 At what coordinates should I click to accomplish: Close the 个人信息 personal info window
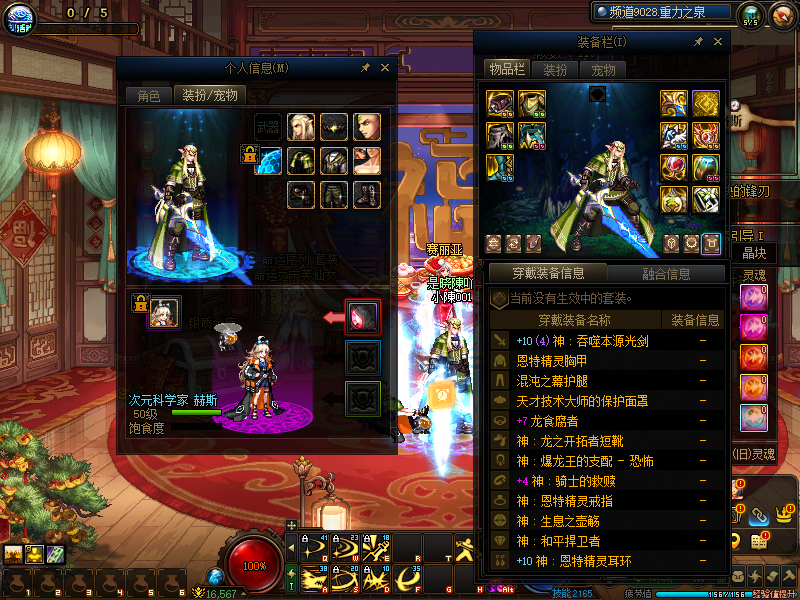pyautogui.click(x=385, y=68)
